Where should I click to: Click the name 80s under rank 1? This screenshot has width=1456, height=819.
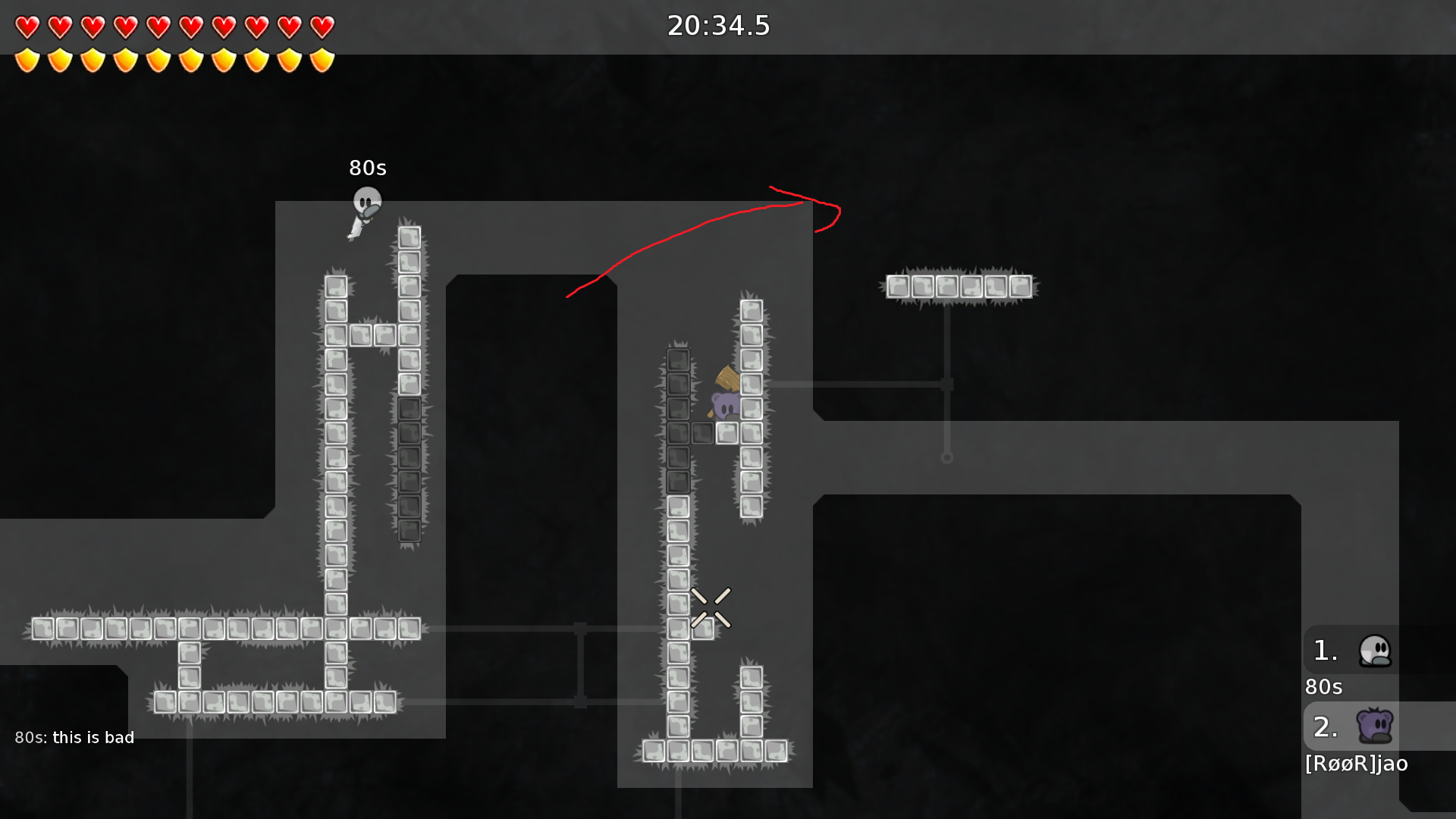[1323, 687]
